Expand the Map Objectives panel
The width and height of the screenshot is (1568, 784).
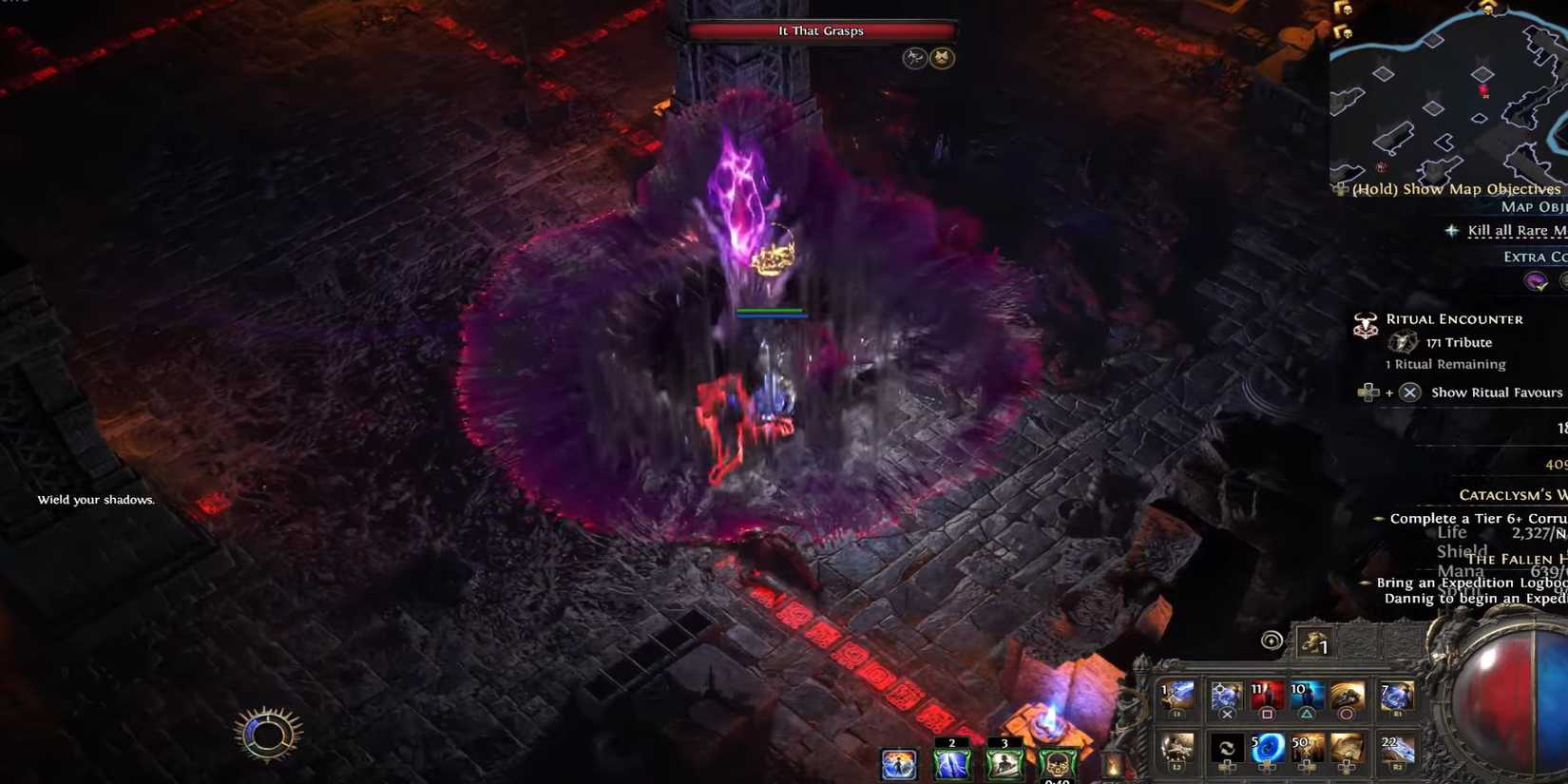(x=1534, y=205)
